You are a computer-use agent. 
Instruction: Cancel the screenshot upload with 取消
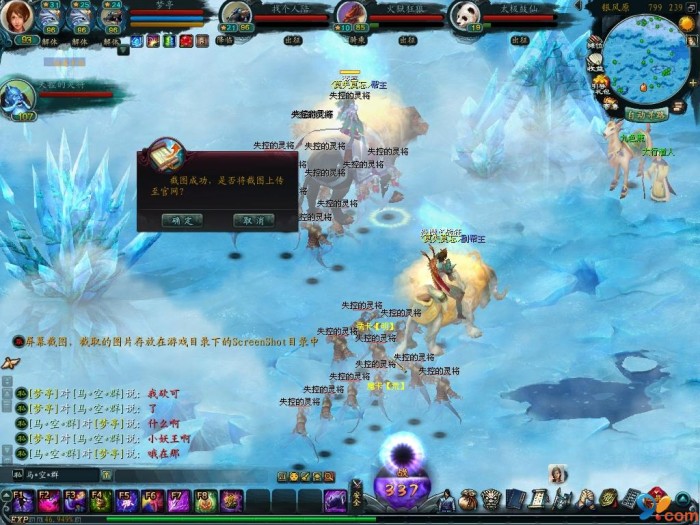253,219
